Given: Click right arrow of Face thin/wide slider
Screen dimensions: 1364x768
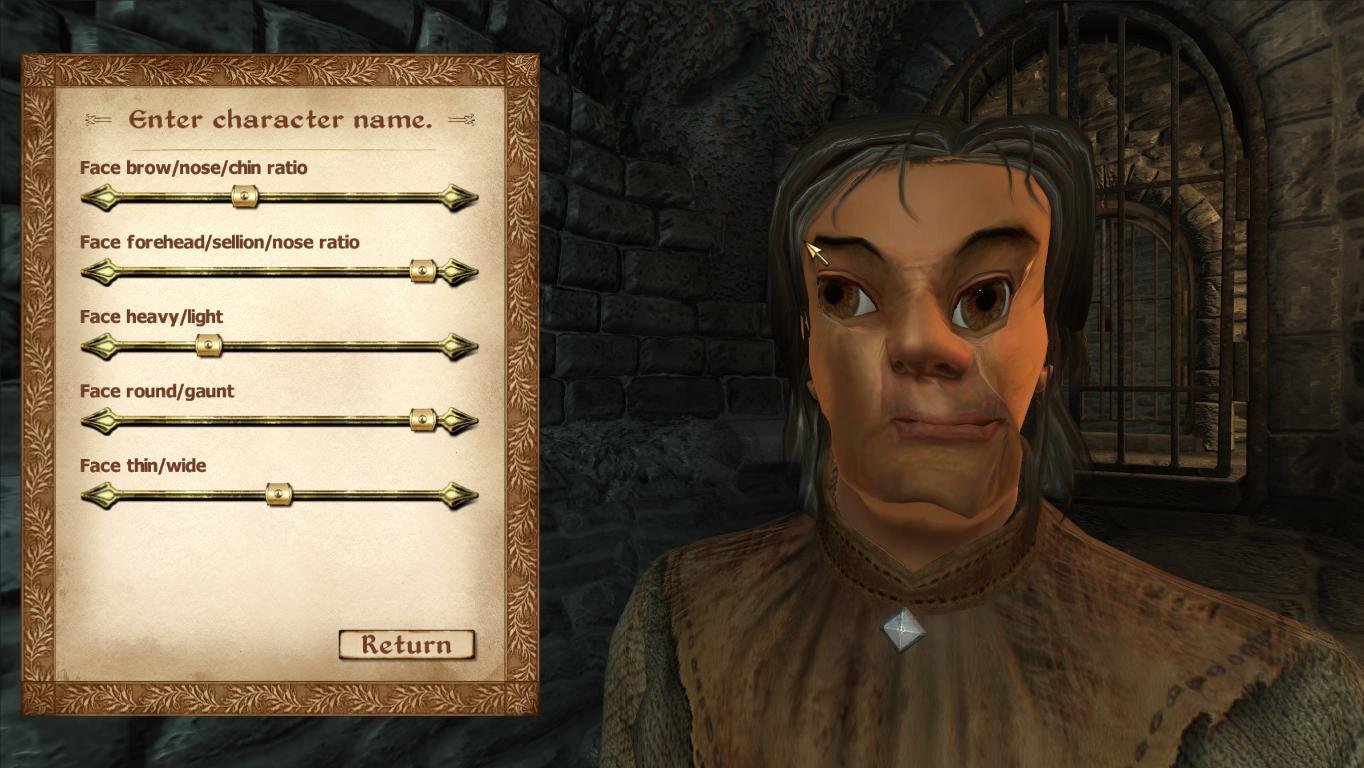Looking at the screenshot, I should click(460, 494).
